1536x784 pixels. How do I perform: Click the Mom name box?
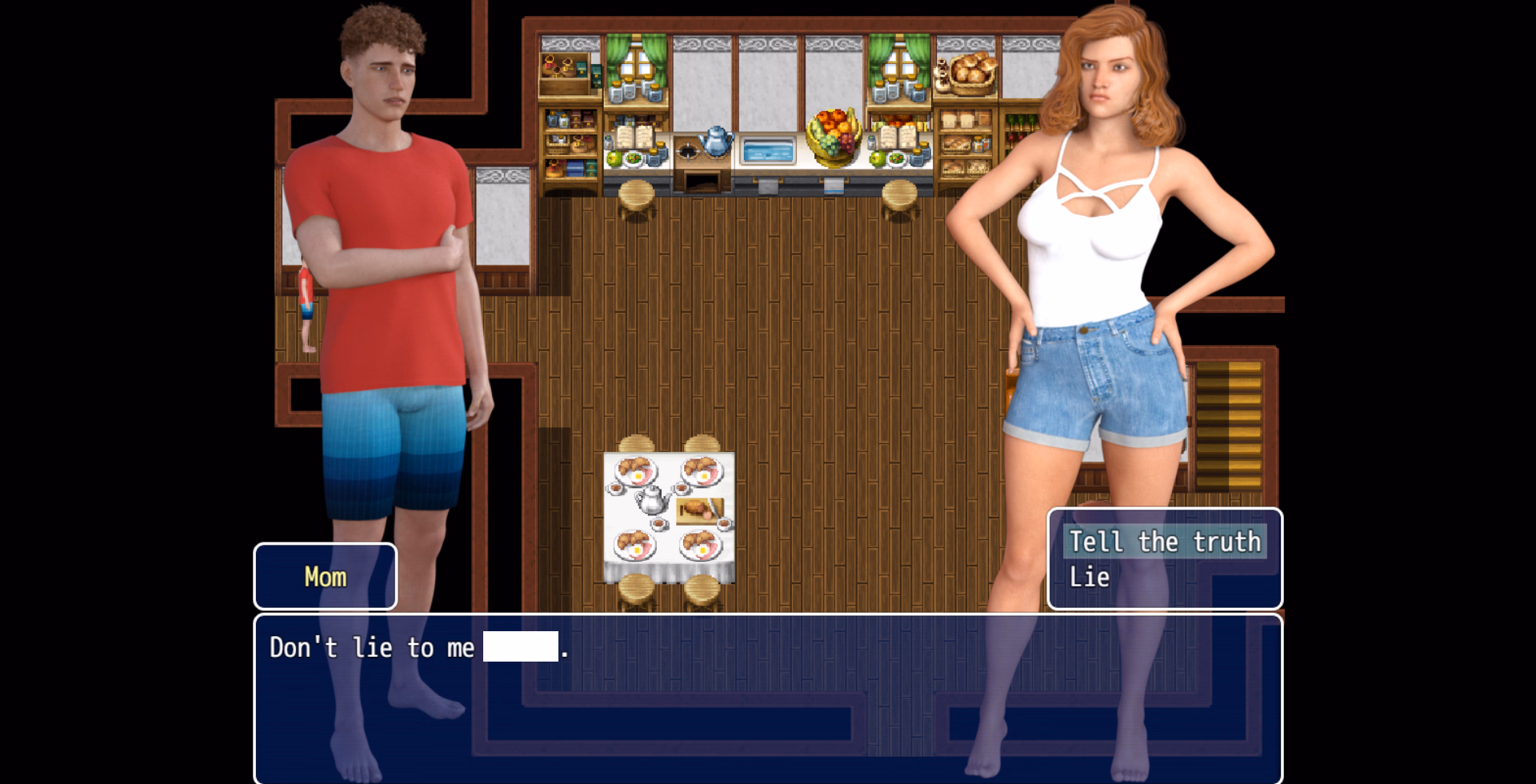325,575
